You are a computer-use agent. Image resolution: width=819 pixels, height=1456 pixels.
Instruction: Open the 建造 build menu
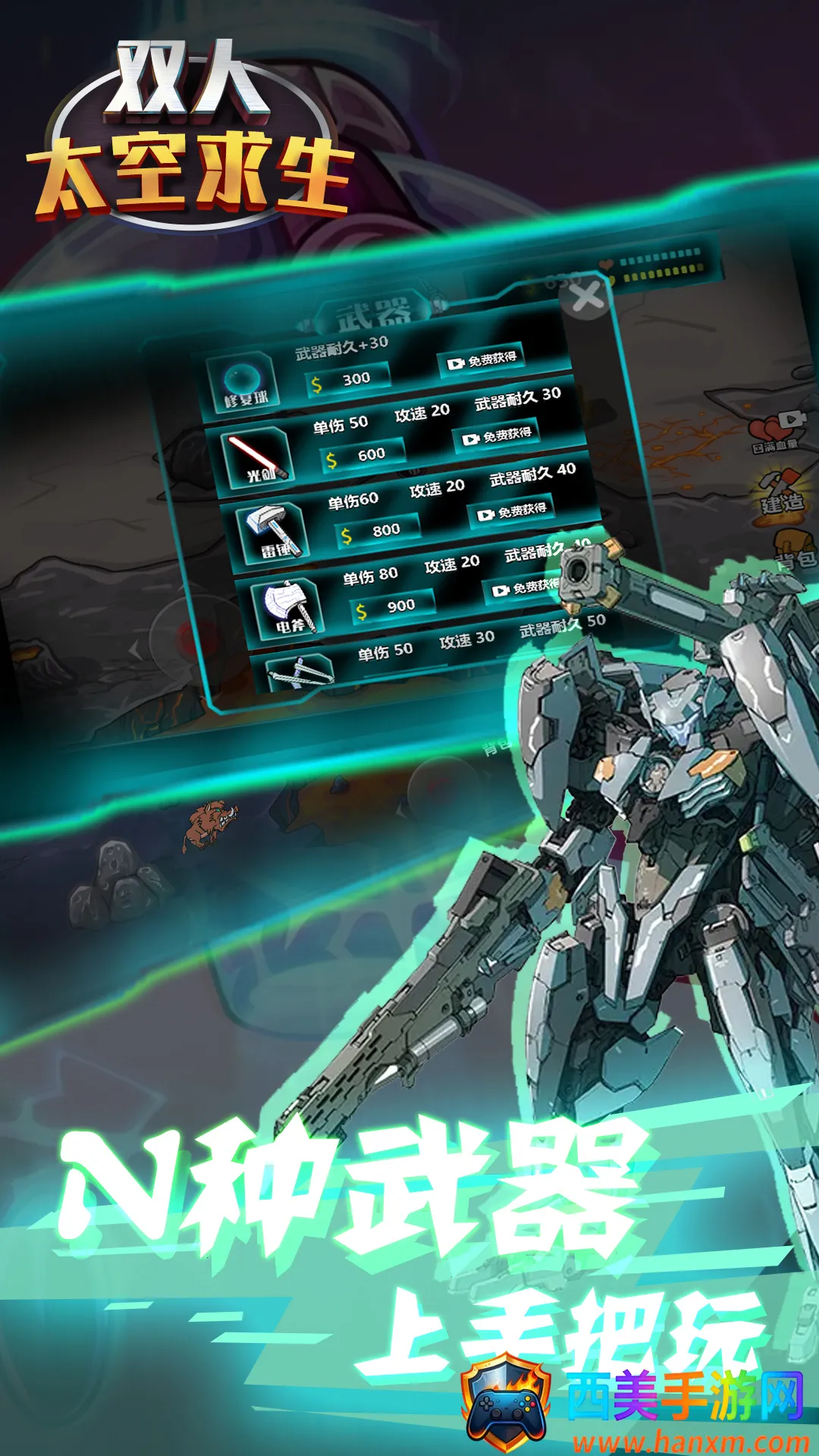pos(781,493)
